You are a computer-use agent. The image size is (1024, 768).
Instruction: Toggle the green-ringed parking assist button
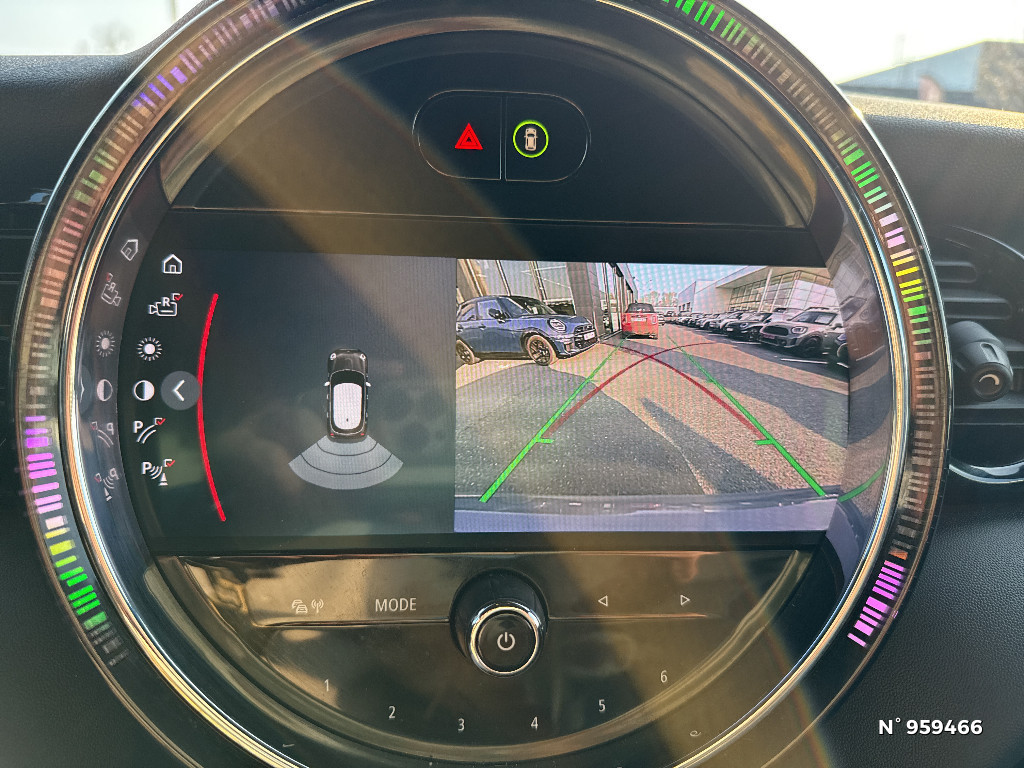tap(531, 139)
